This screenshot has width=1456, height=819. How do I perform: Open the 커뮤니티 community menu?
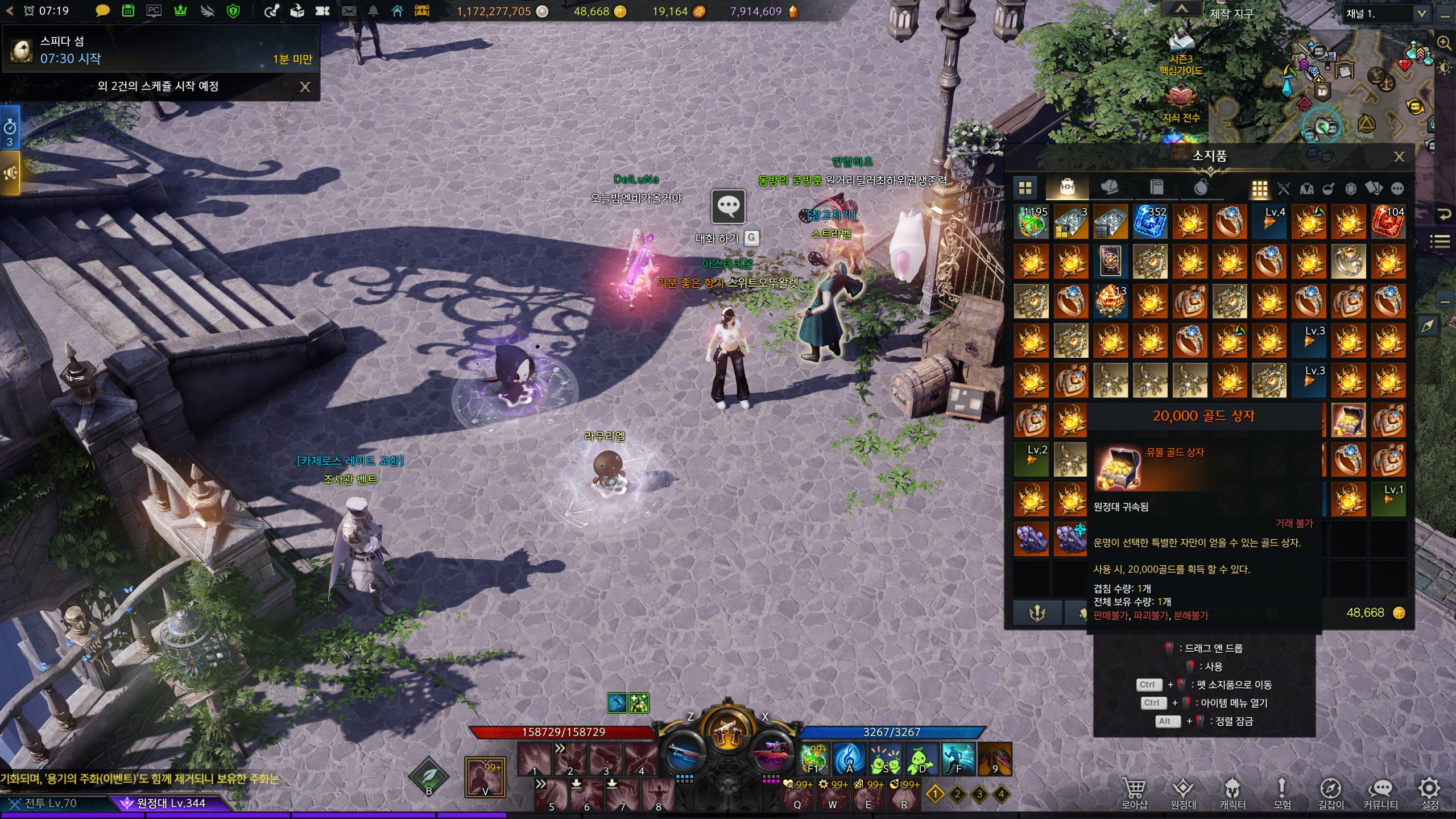(x=1380, y=792)
